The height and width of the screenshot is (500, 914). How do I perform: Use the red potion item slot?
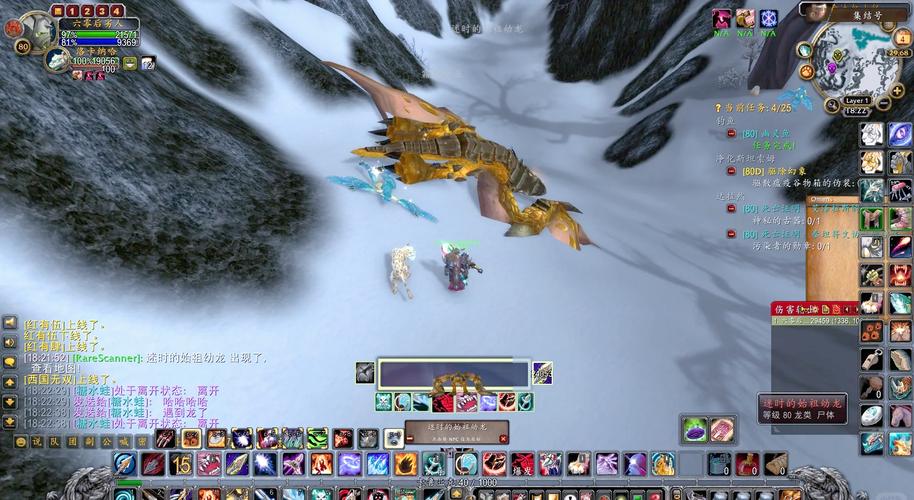(x=747, y=464)
